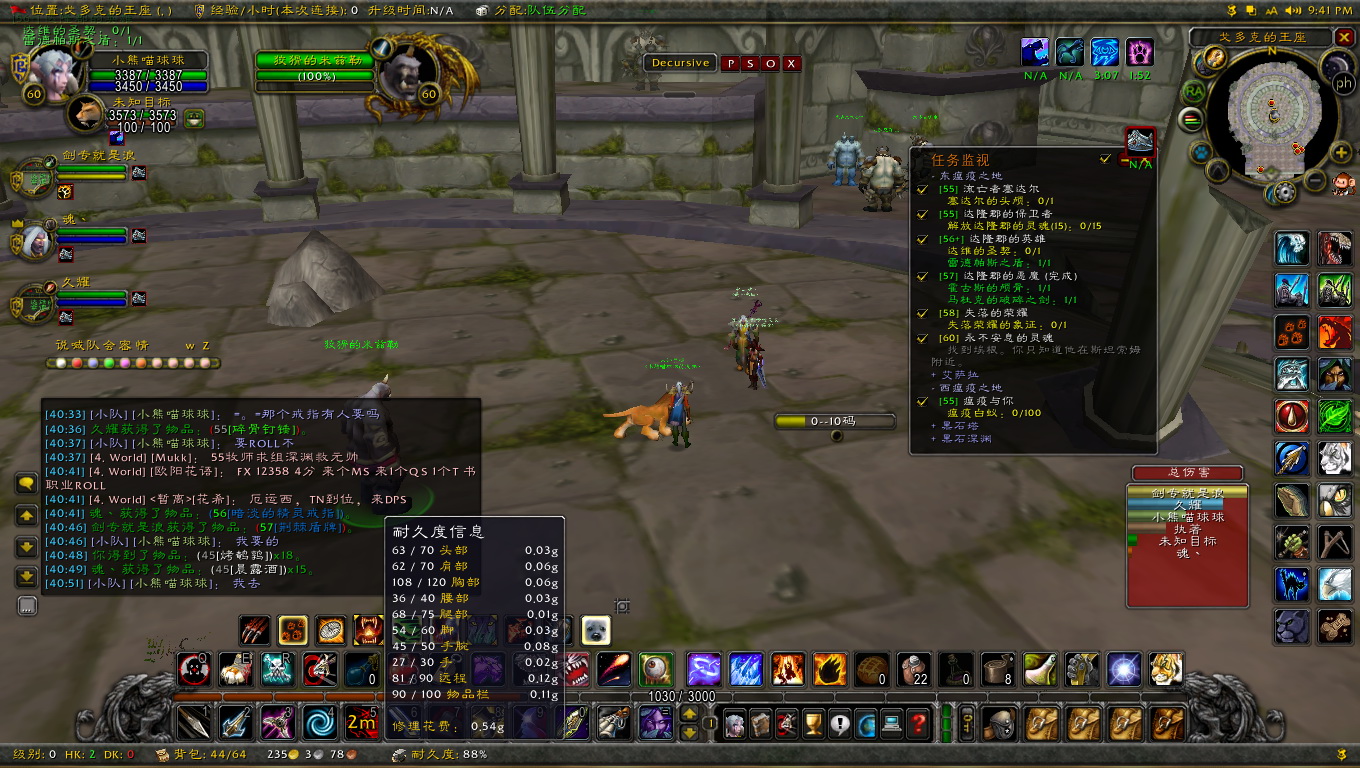1360x768 pixels.
Task: Uncheck the quest [55] 流亡者塞达尔 checkbox
Action: click(x=921, y=191)
